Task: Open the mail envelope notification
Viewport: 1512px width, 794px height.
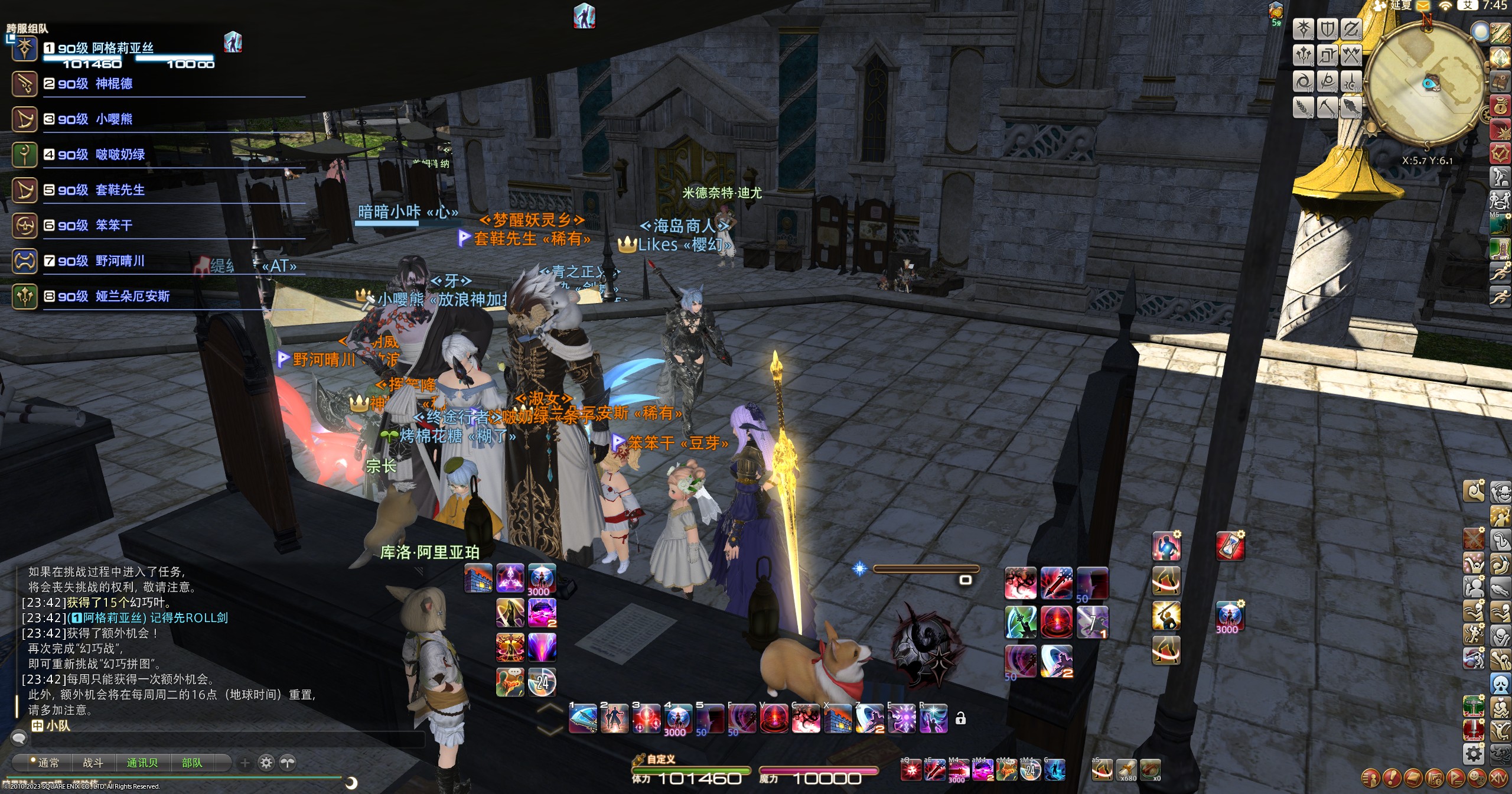Action: point(1422,6)
